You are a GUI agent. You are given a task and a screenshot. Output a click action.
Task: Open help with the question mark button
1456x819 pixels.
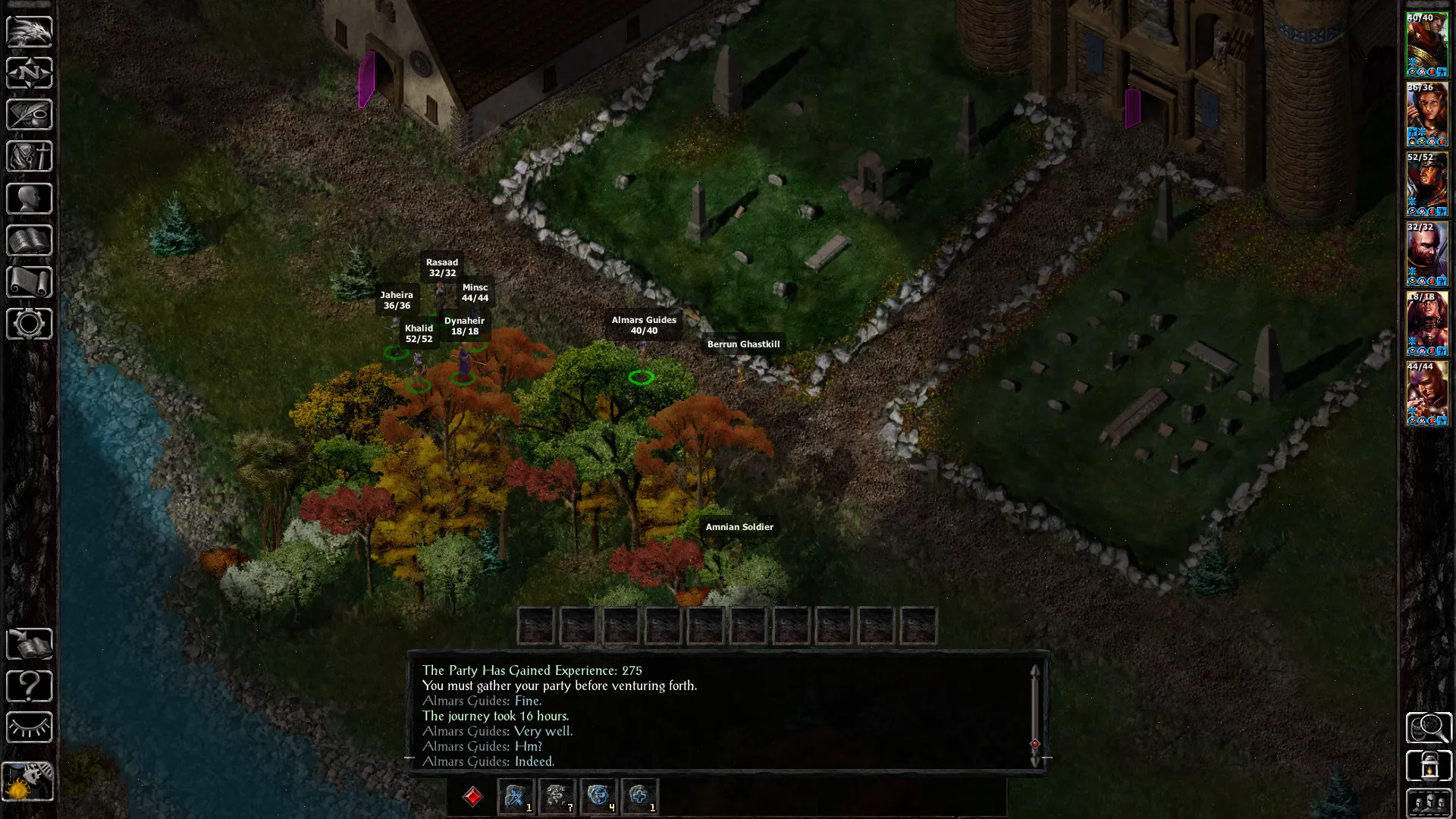30,686
